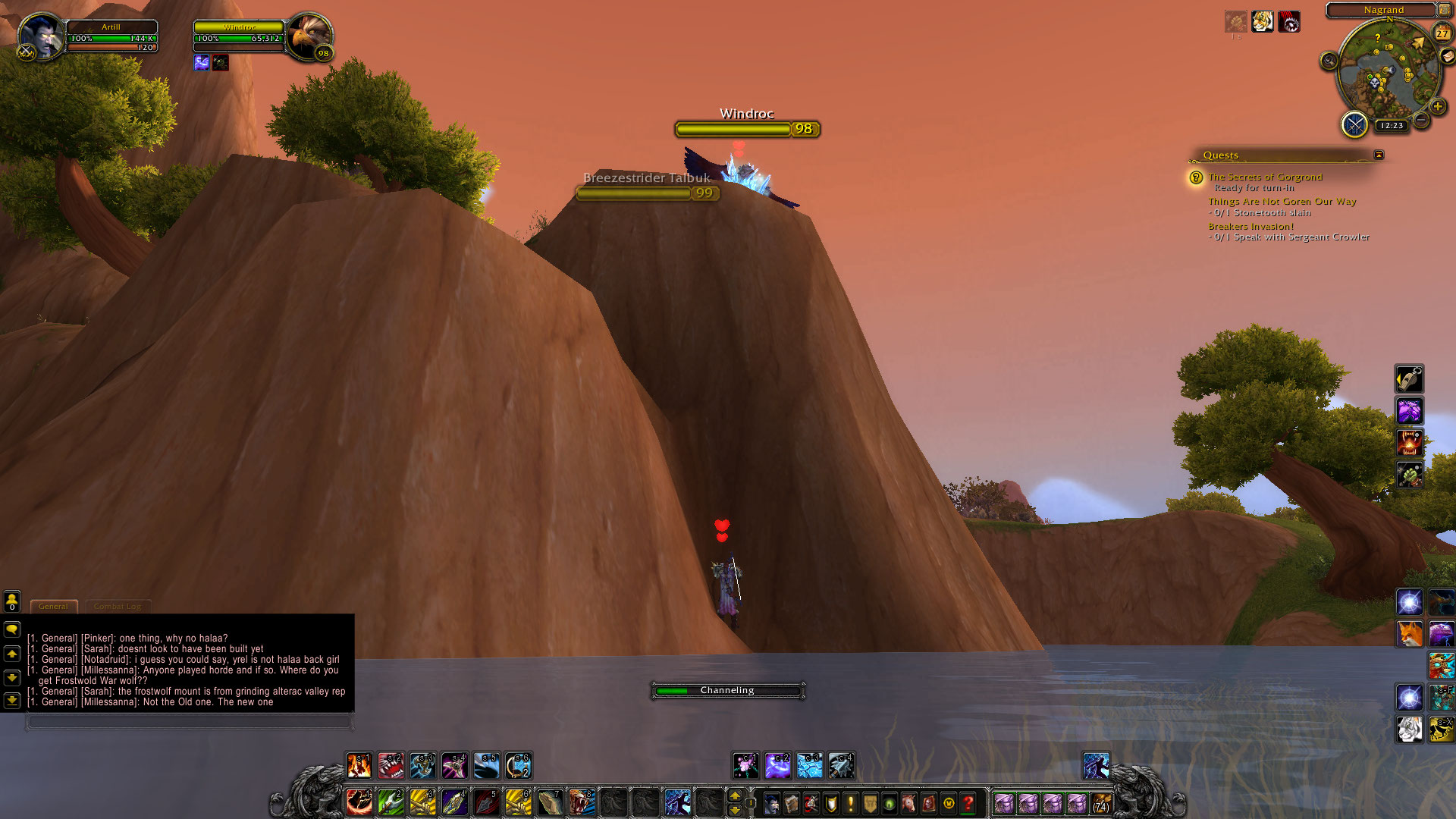
Task: Open the world map button beside Nagrand
Action: pyautogui.click(x=1444, y=10)
